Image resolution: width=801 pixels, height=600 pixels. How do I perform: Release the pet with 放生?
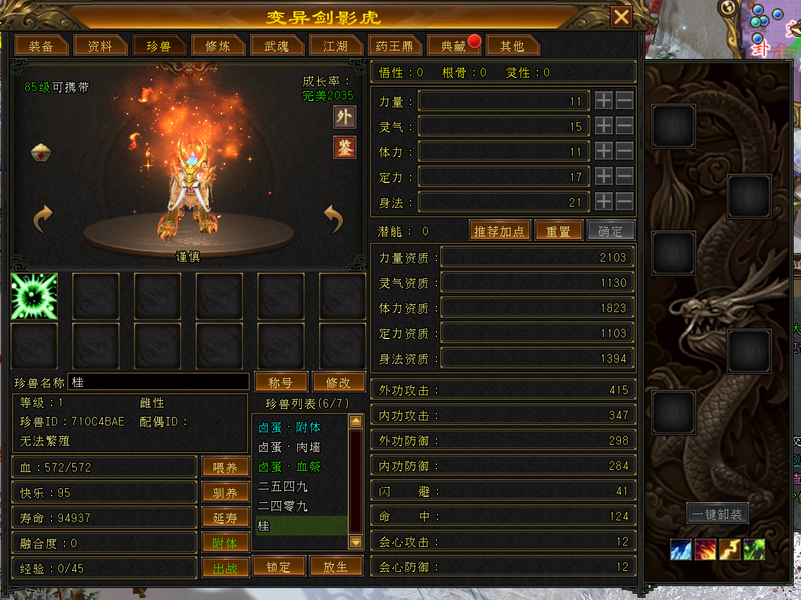click(335, 567)
